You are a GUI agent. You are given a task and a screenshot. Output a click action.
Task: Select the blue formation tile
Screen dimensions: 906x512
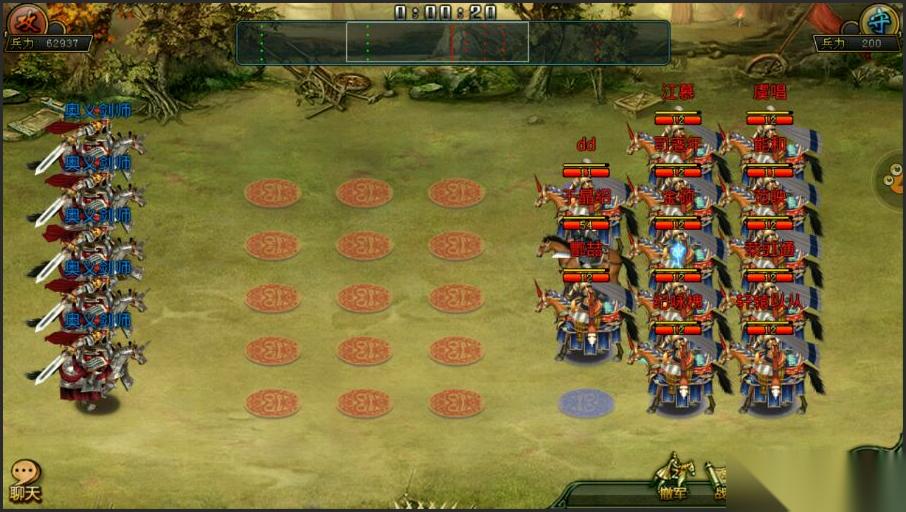click(586, 403)
